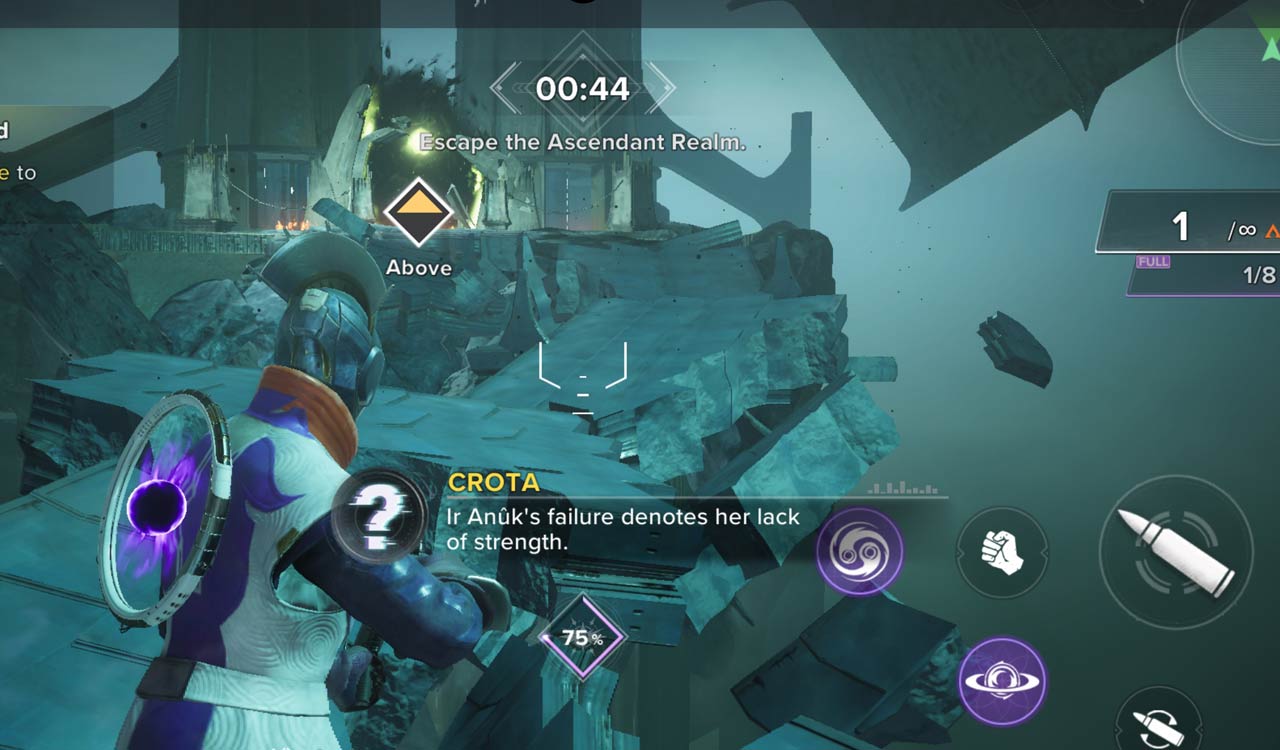Tap the orange Ascendant triangle beside the ammo count

1273,230
